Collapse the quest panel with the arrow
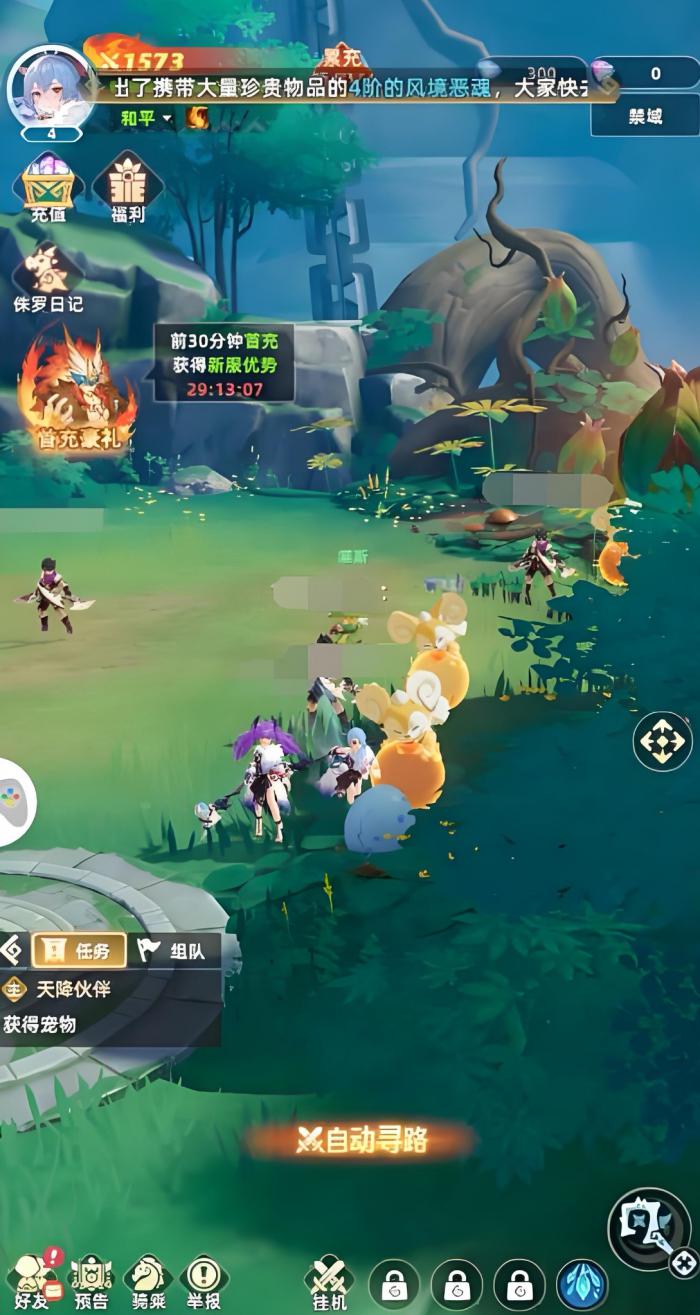This screenshot has height=1315, width=700. [11, 949]
